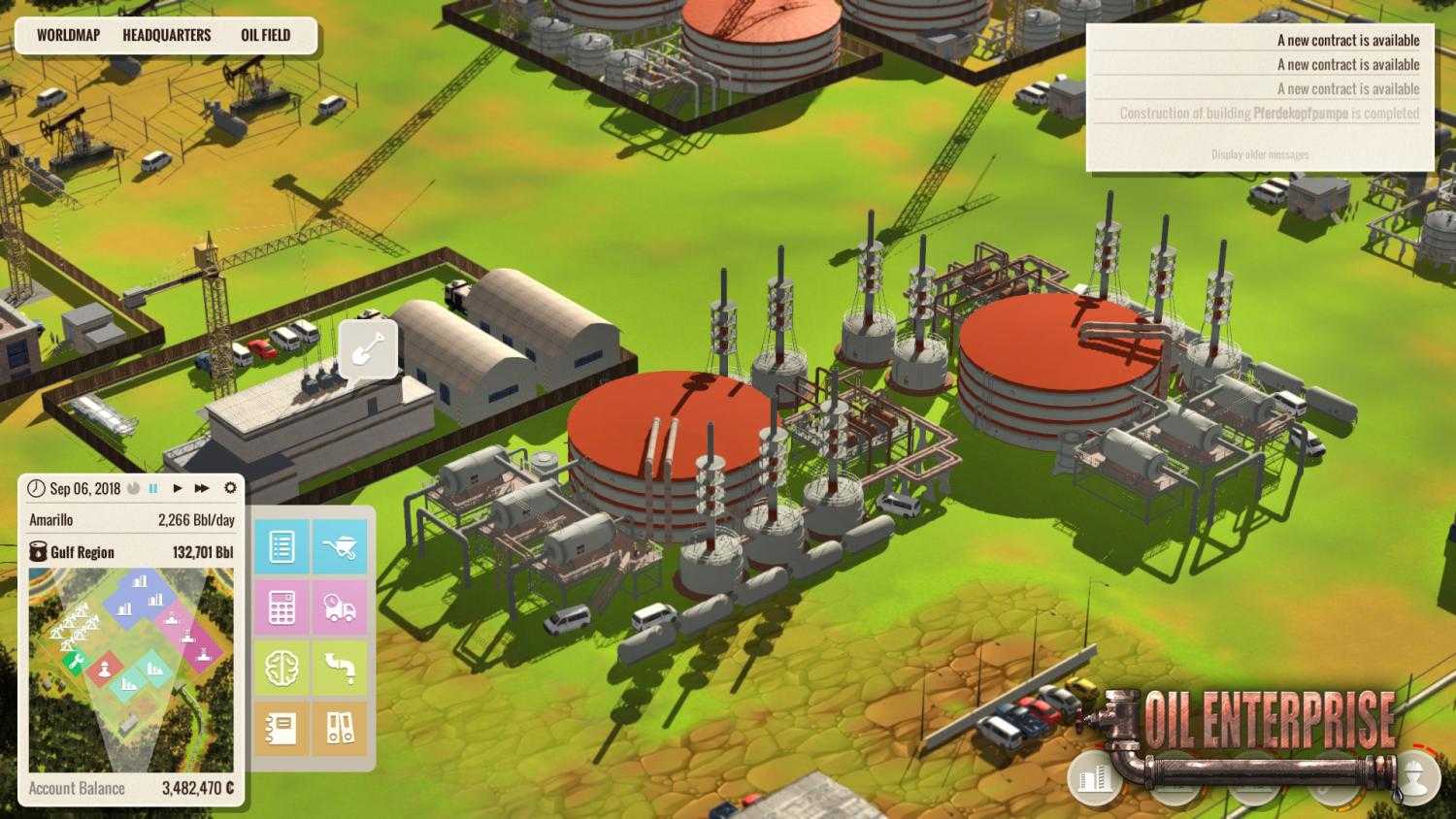Open the HEADQUARTERS menu

166,35
